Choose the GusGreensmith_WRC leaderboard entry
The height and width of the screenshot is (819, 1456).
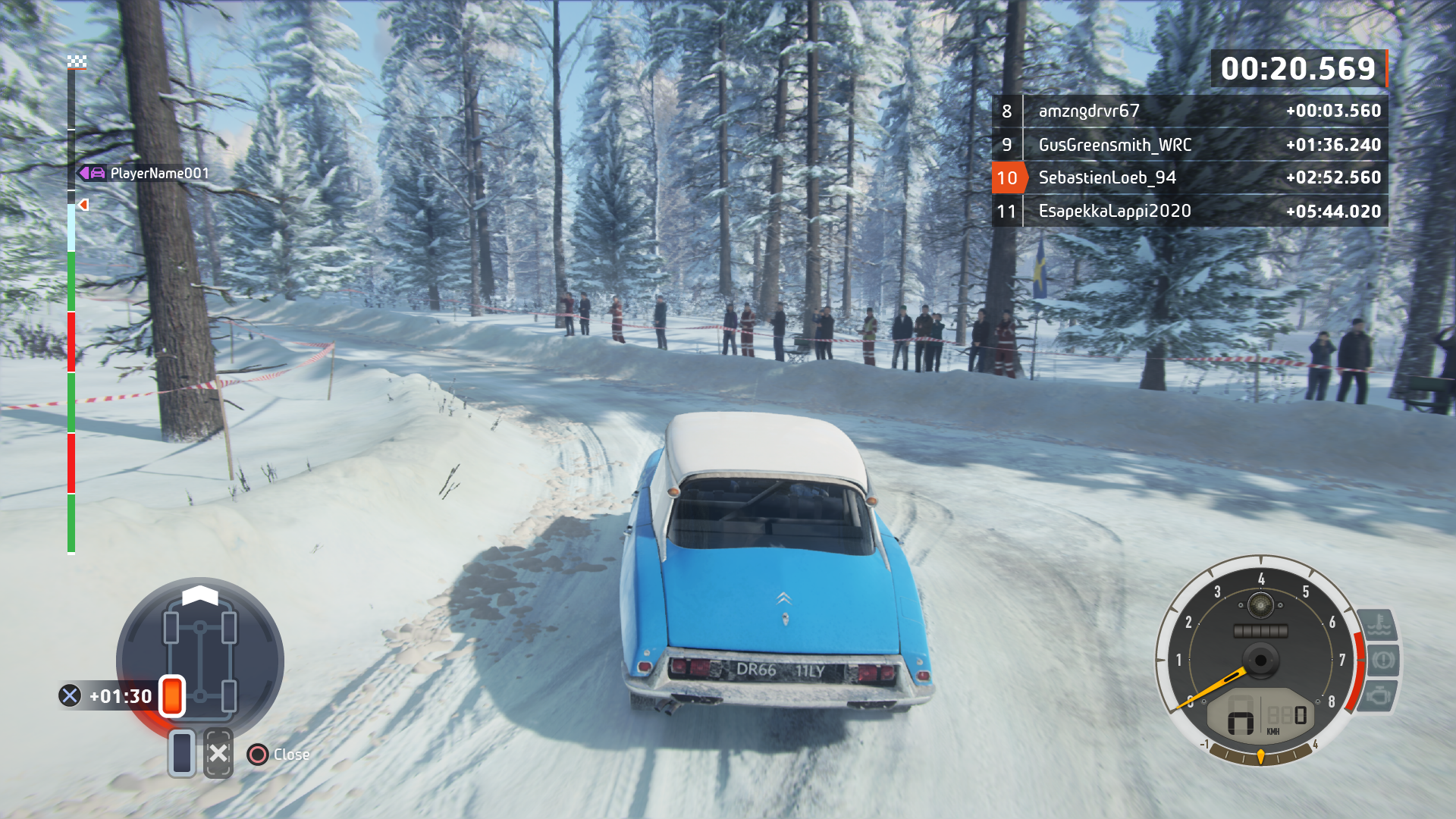1190,145
